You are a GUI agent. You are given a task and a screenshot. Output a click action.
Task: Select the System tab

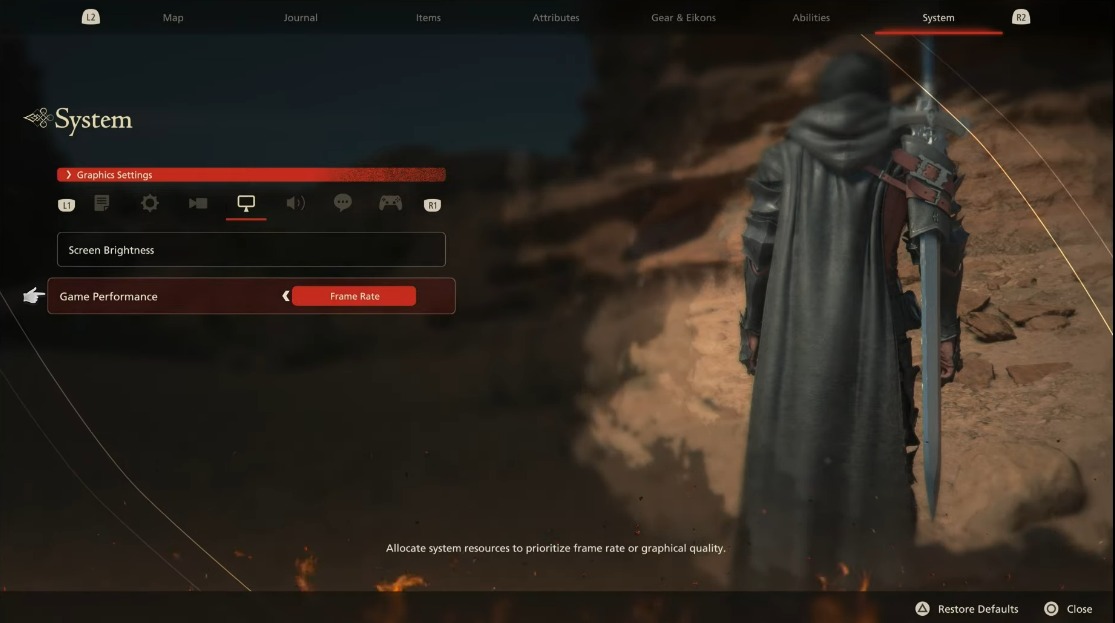(x=938, y=18)
